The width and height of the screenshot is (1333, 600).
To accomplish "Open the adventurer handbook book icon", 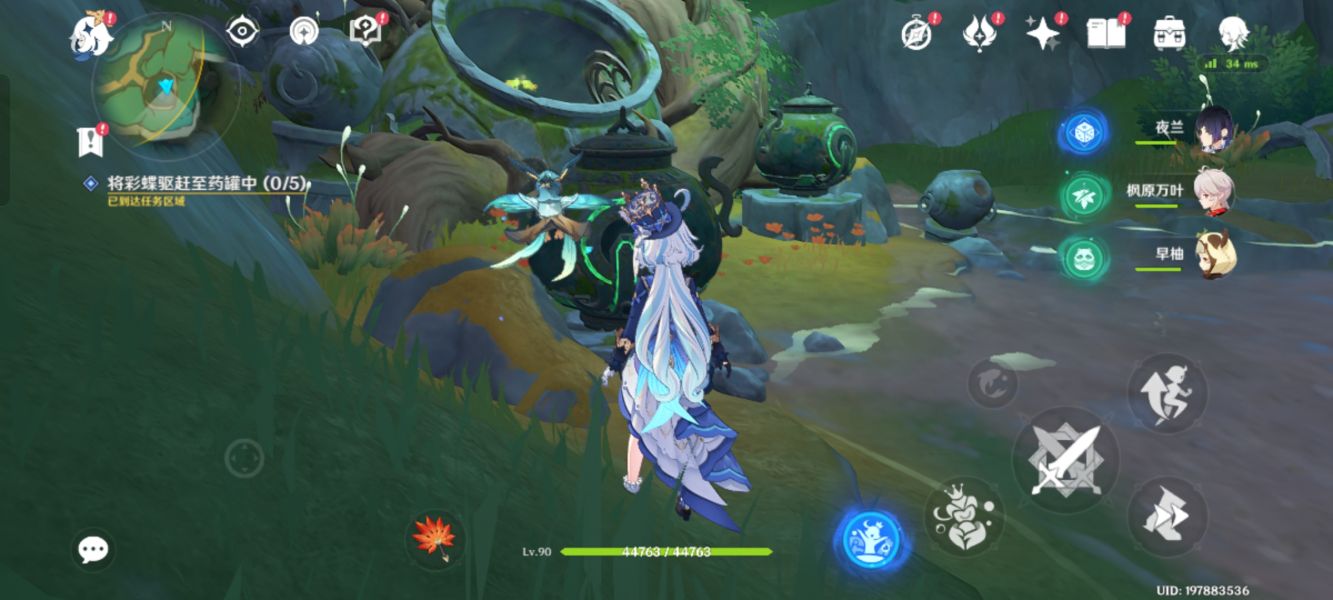I will point(1105,34).
